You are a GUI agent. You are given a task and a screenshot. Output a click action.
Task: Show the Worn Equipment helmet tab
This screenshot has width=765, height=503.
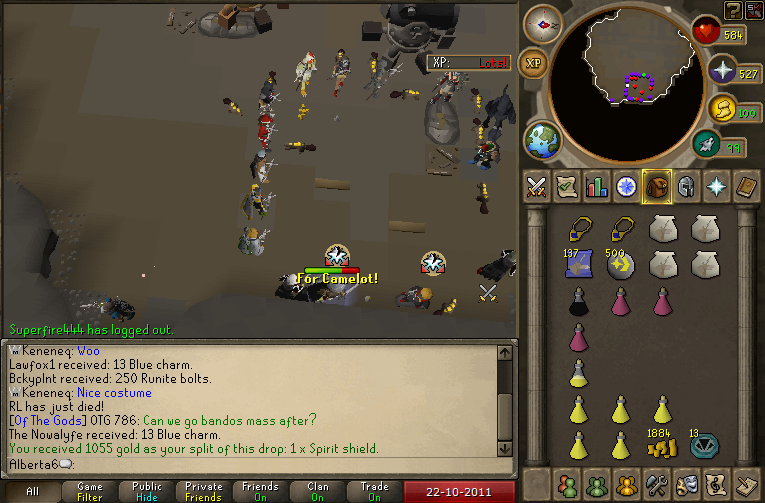pos(688,186)
